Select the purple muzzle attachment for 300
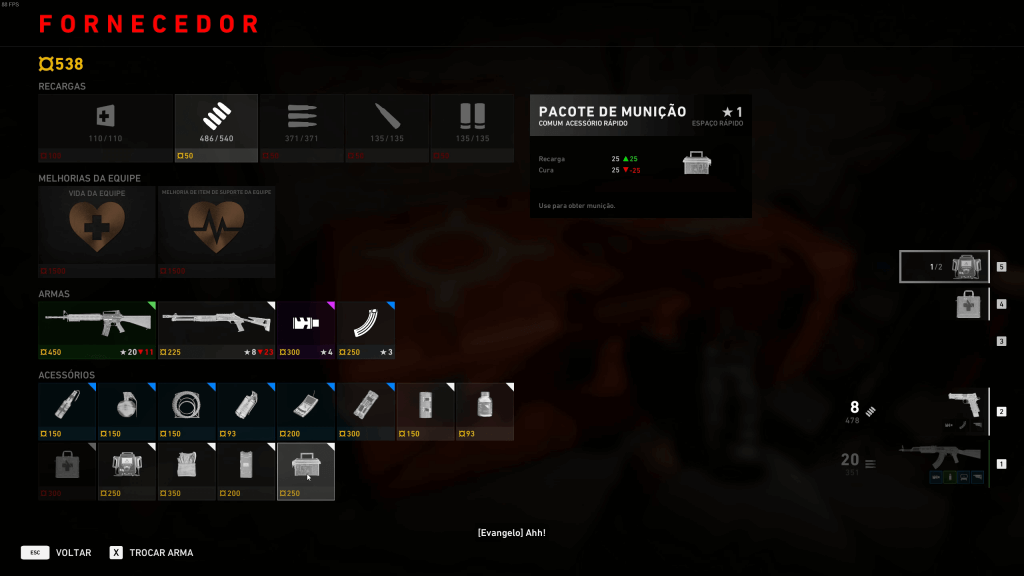Image resolution: width=1024 pixels, height=576 pixels. point(305,329)
